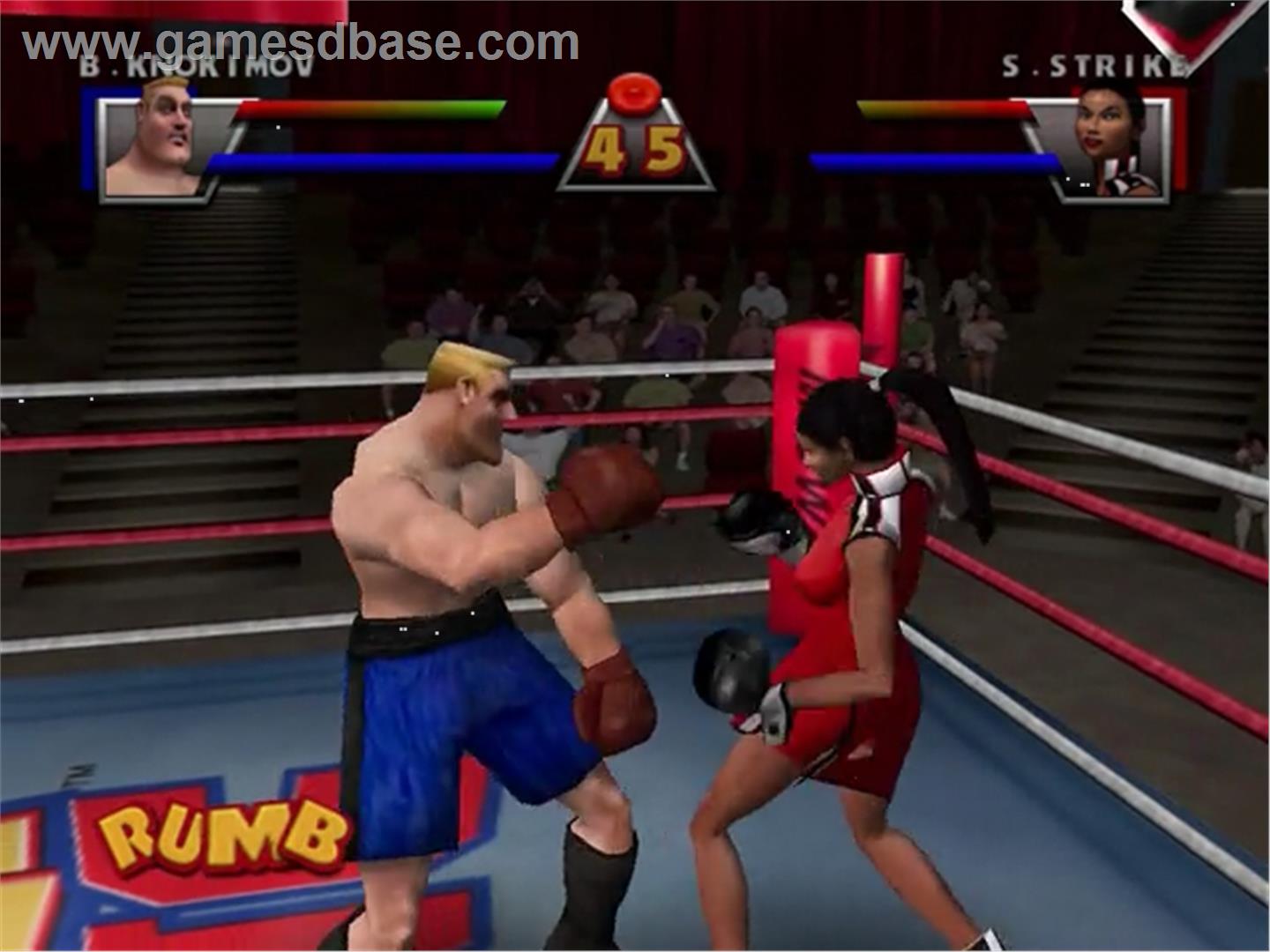Screen dimensions: 1270x952
Task: Open the www.gamesdbase.com watermark link
Action: (302, 42)
